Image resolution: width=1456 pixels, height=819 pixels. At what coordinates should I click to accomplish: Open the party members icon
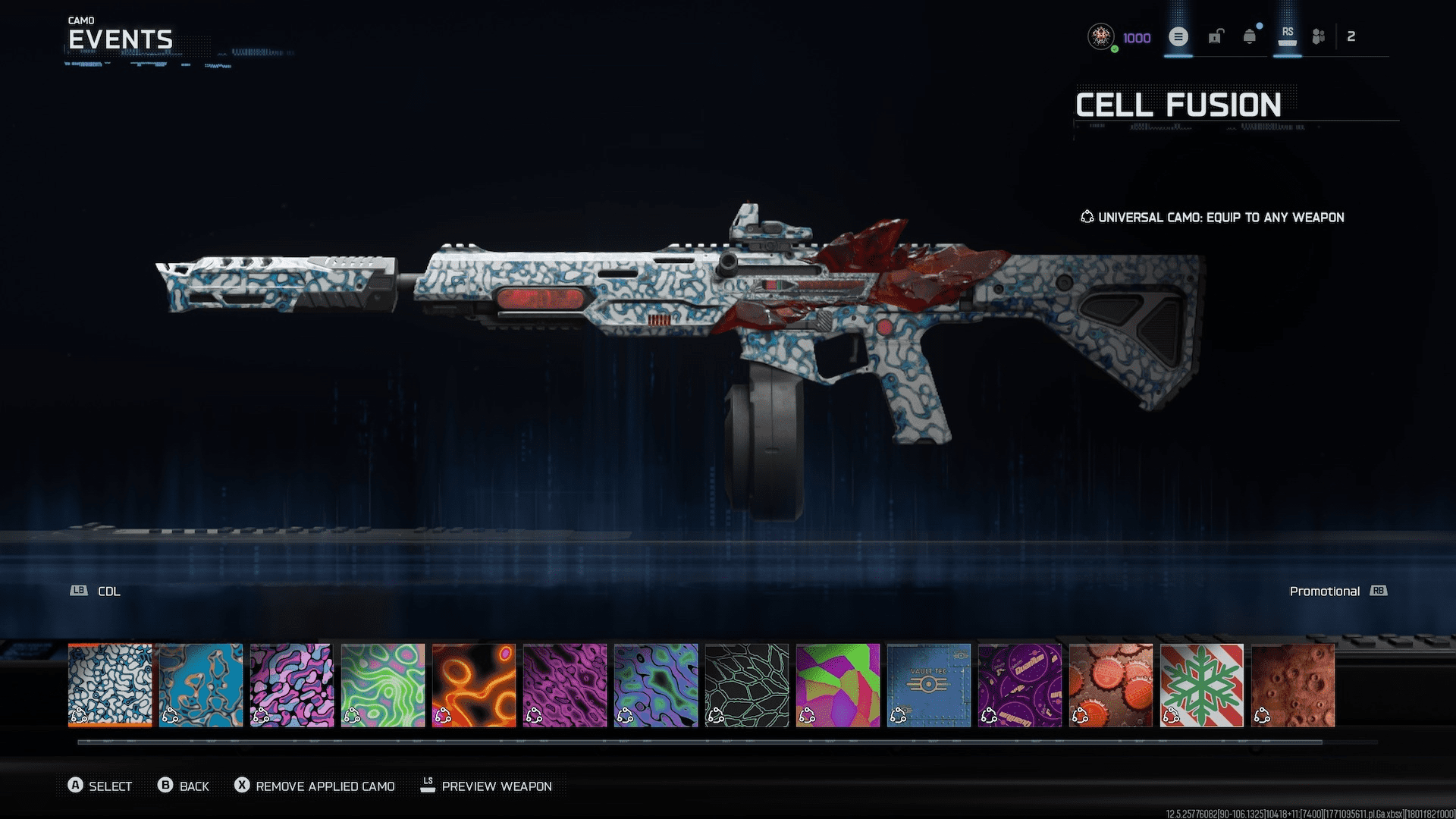point(1319,36)
